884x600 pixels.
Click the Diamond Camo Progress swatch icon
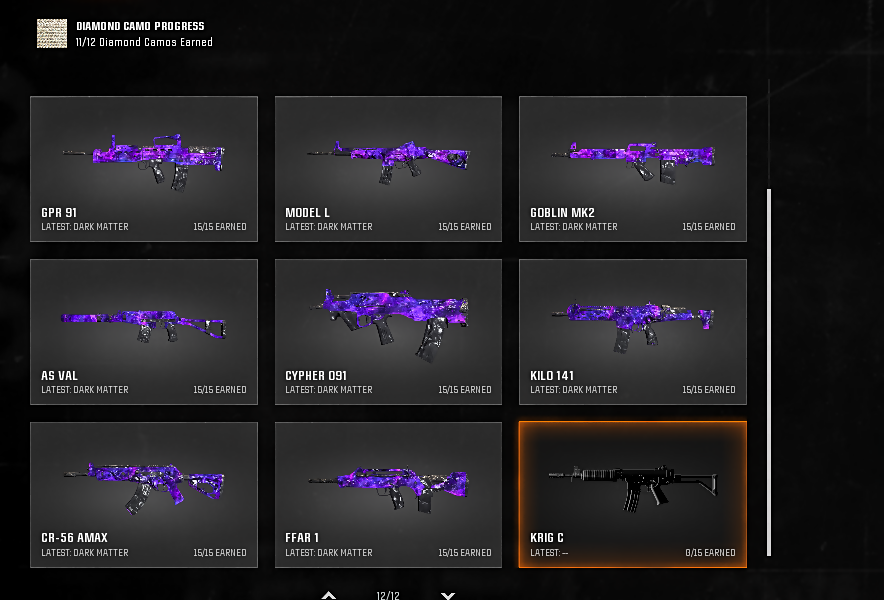[x=52, y=33]
